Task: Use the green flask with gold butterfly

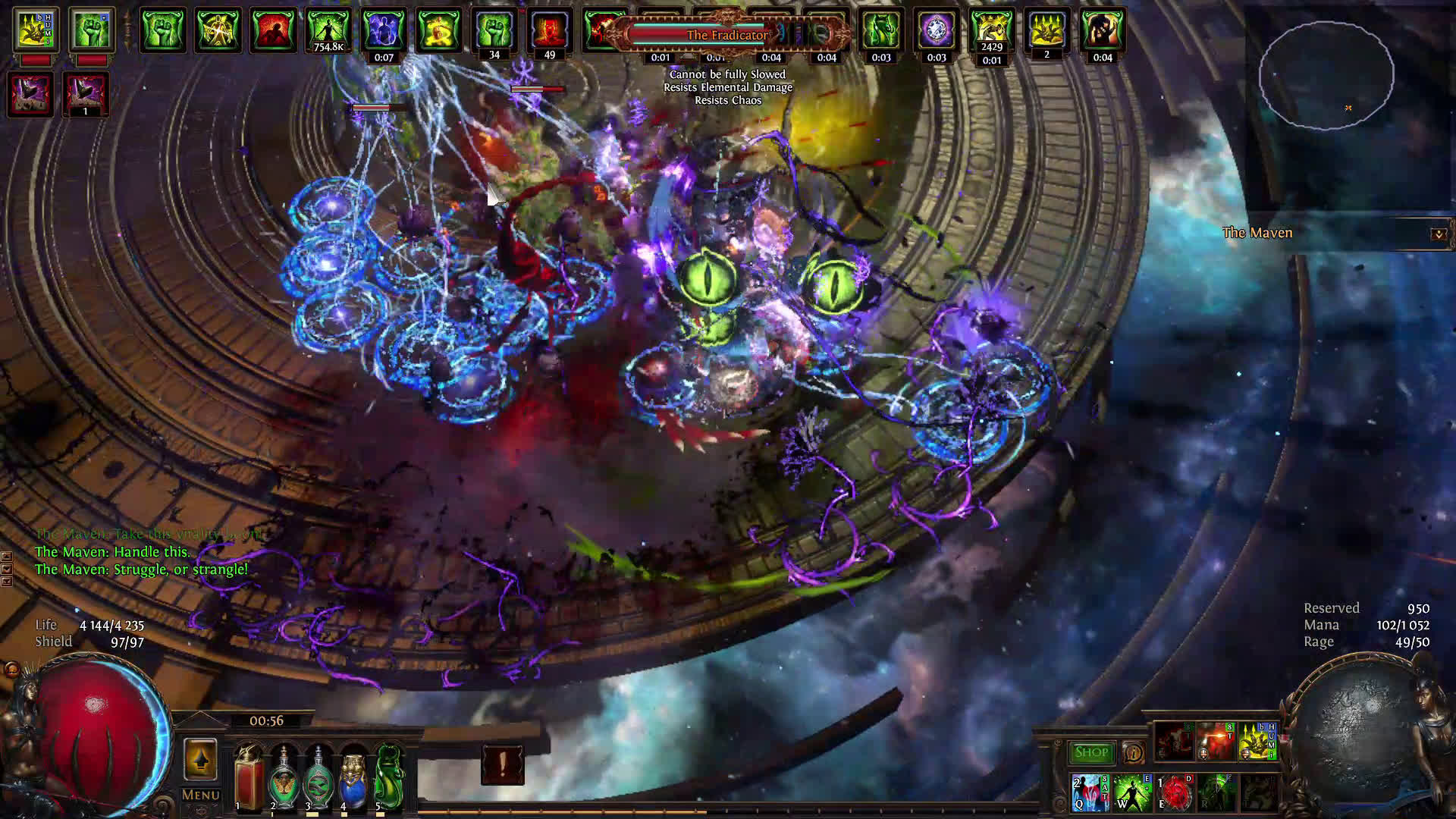Action: tap(284, 779)
